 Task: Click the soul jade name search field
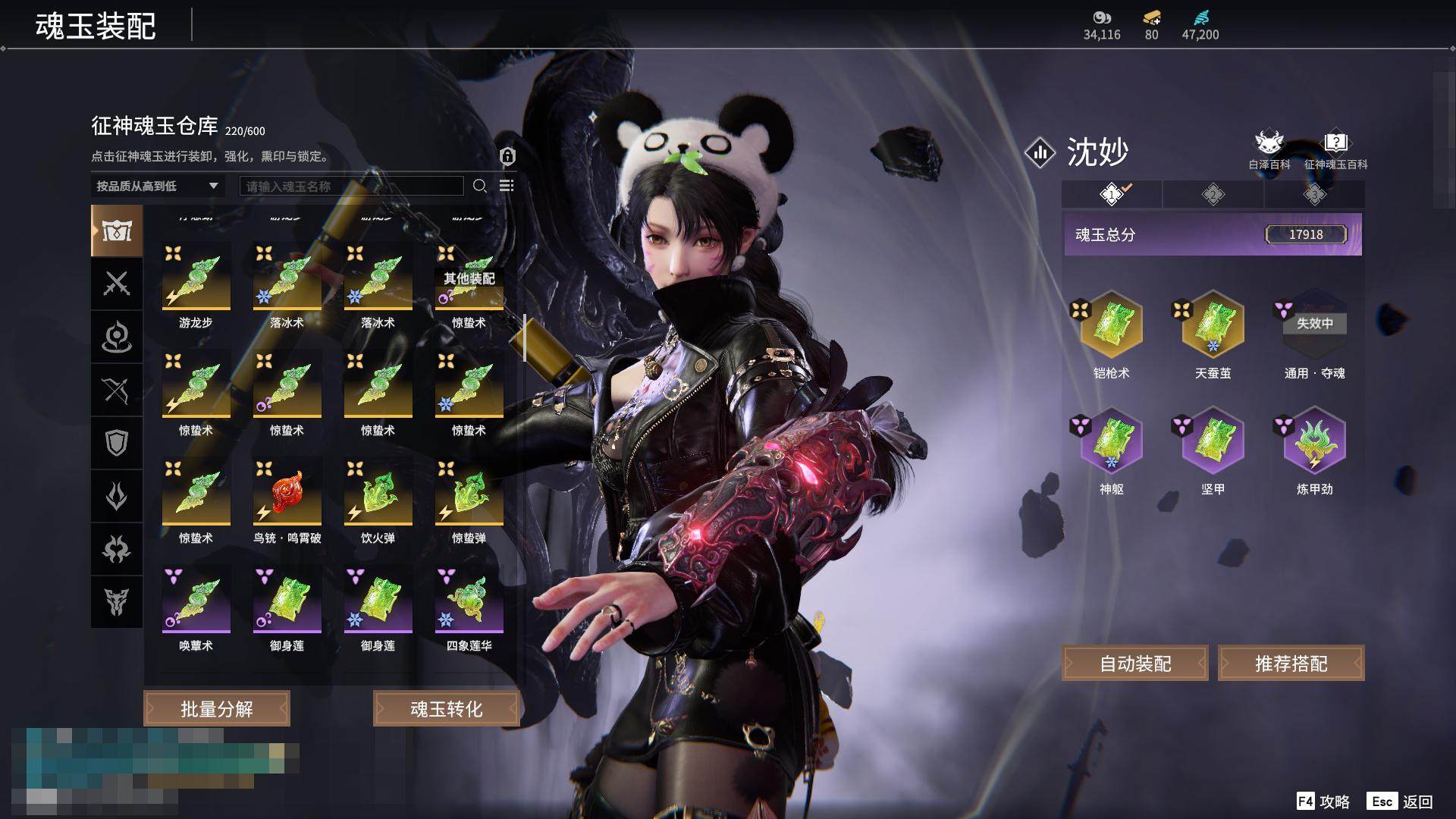tap(351, 186)
